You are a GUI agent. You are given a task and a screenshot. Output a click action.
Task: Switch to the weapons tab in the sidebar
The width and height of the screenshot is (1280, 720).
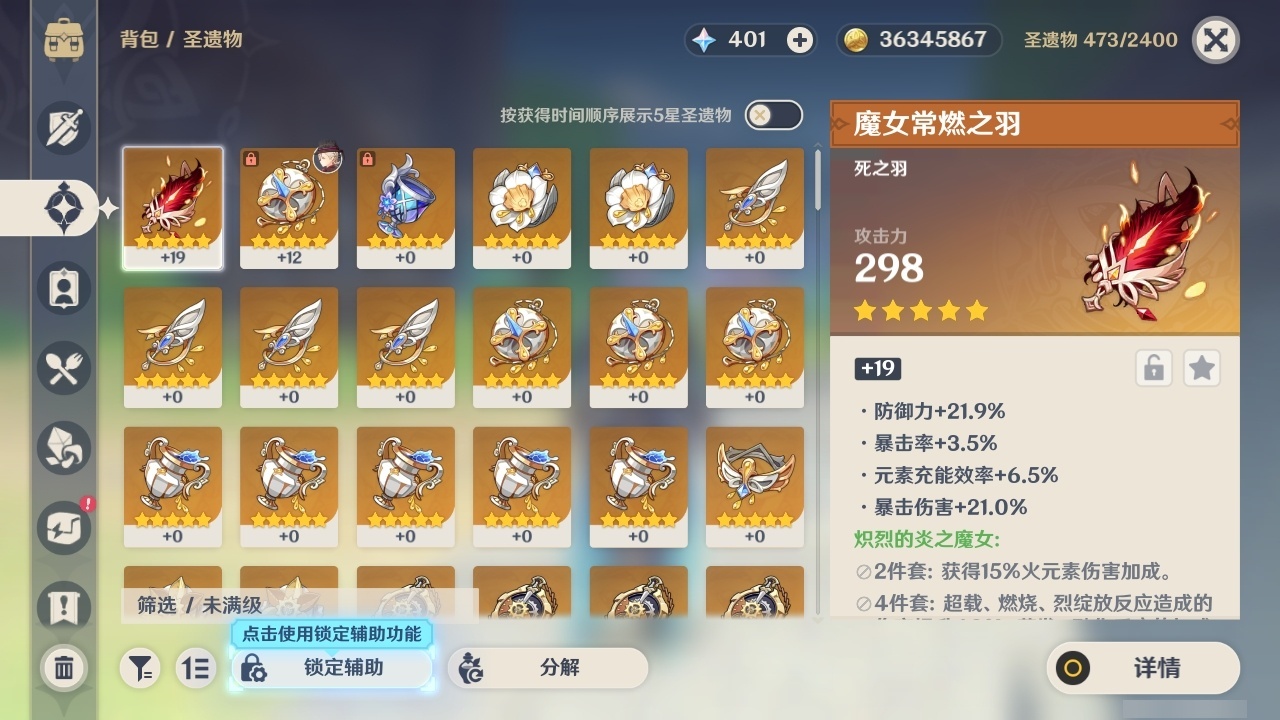62,128
